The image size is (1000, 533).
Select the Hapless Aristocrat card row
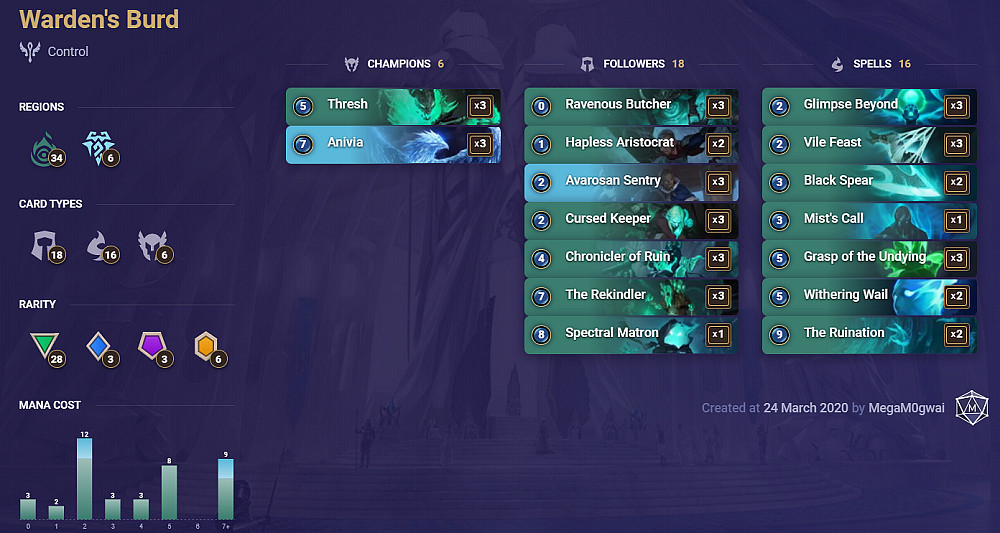point(630,143)
